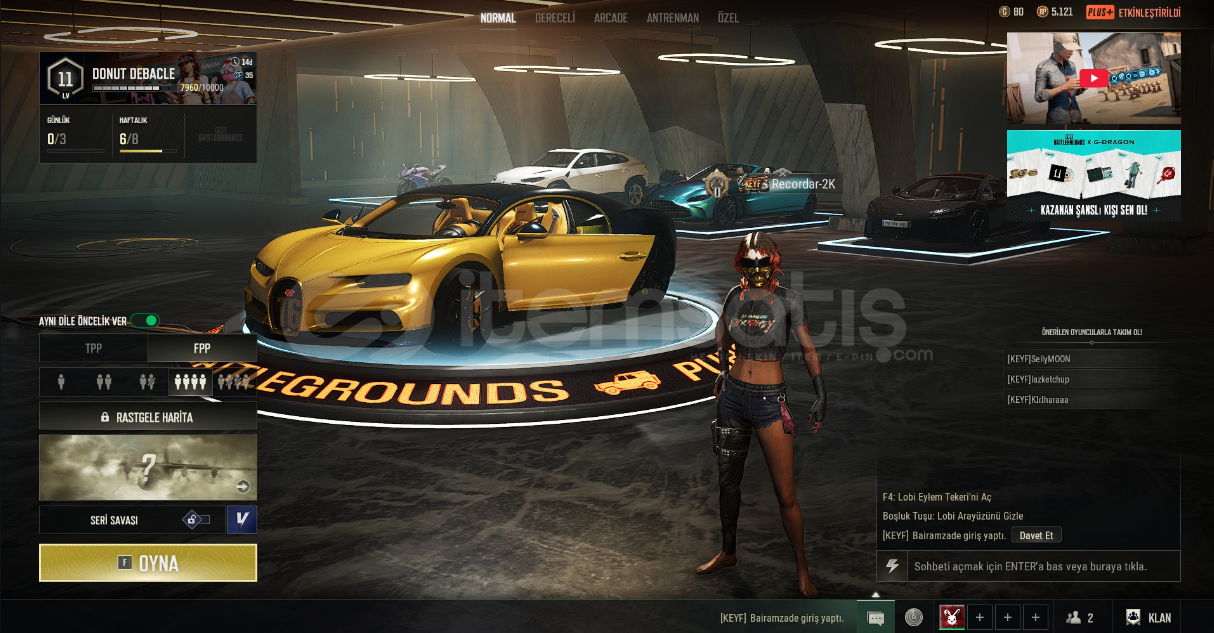Select the Antrenman tab

[672, 18]
